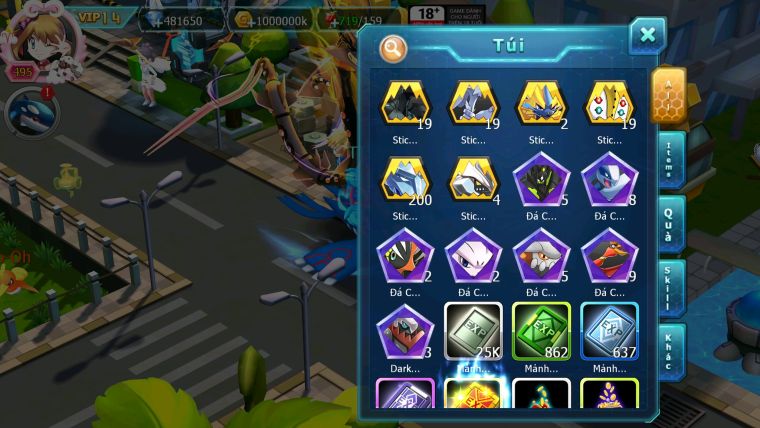This screenshot has width=760, height=428.
Task: Select the Dark item slot with quantity 3
Action: [406, 332]
